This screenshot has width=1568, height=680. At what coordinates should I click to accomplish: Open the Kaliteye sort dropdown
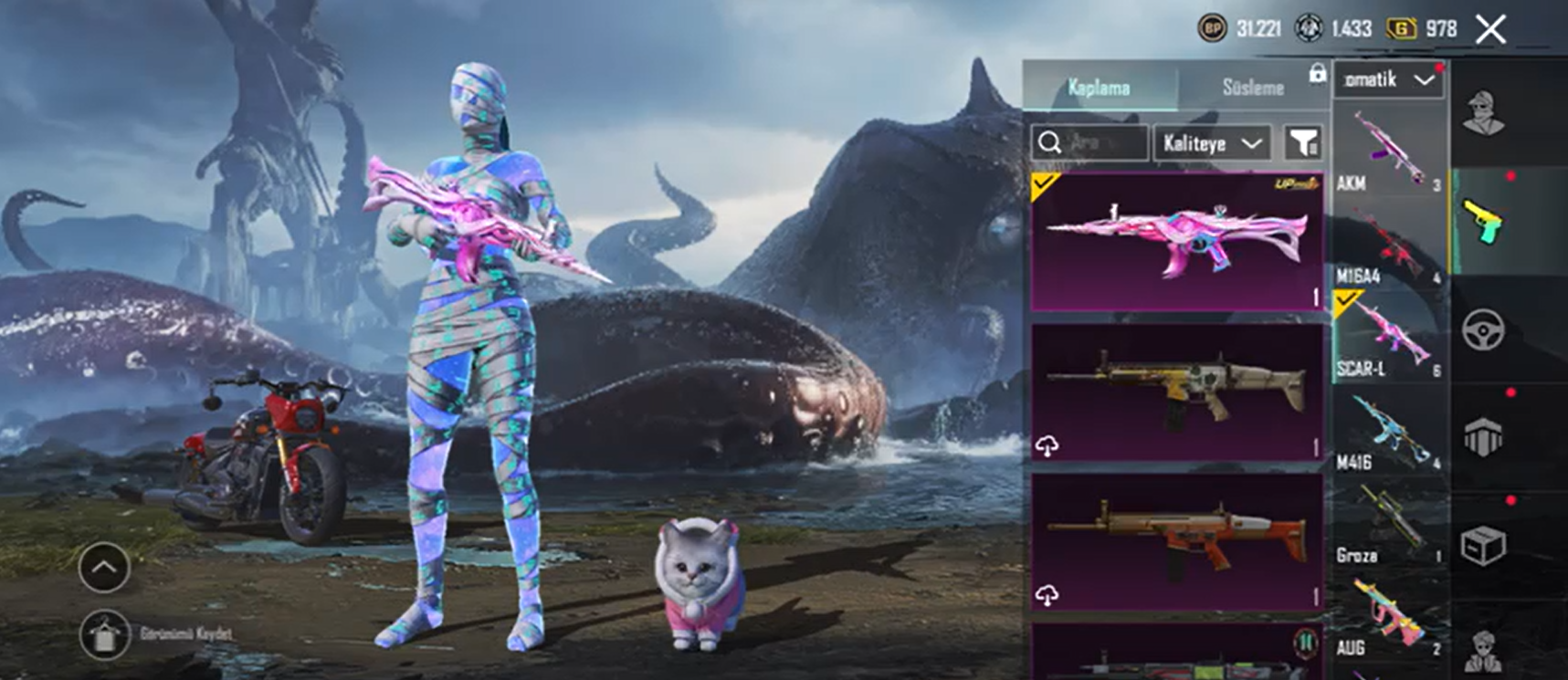(x=1212, y=143)
